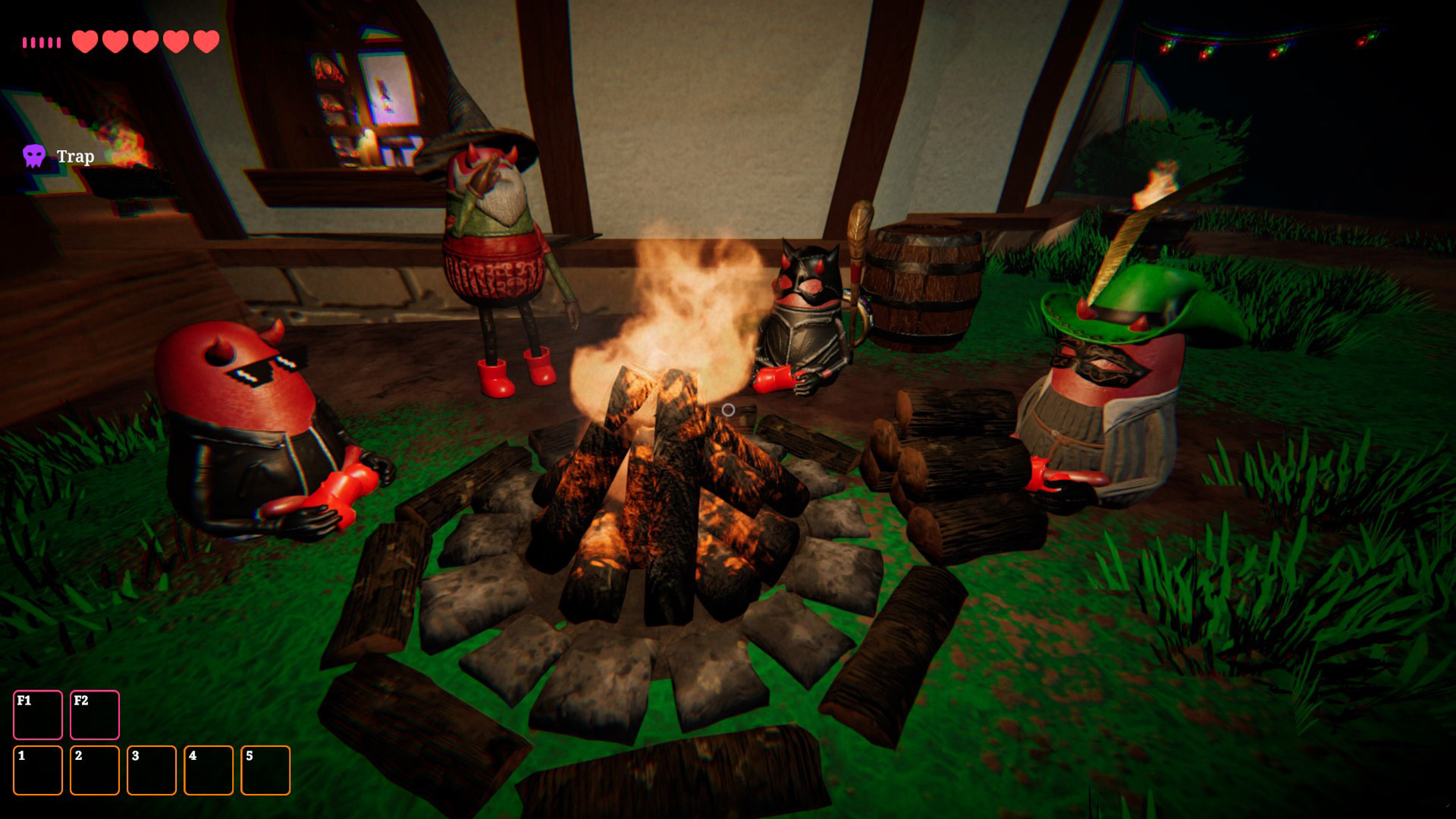1456x819 pixels.
Task: Choose hotbar slot 1
Action: [x=38, y=770]
